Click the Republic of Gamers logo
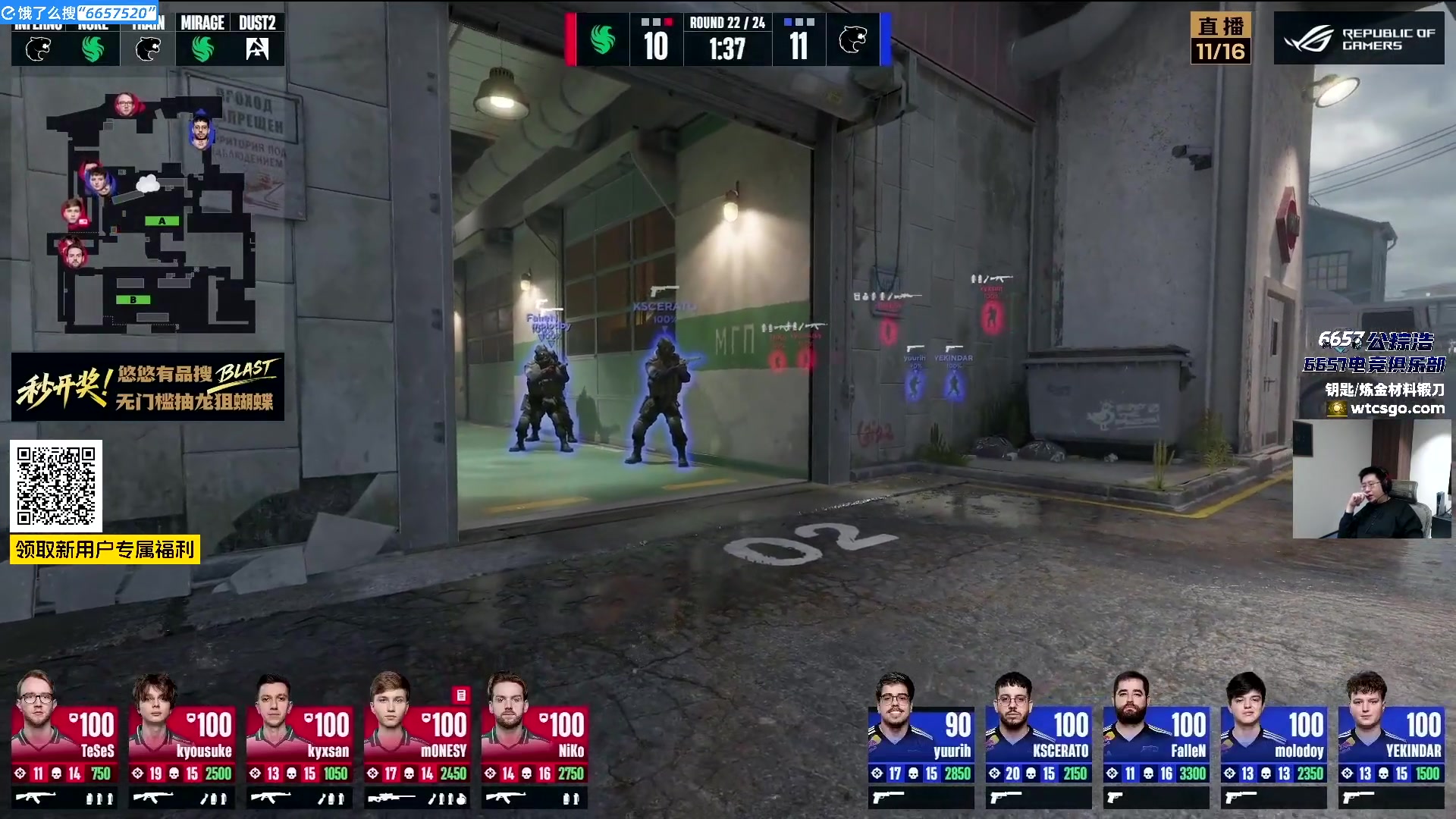This screenshot has height=819, width=1456. (x=1359, y=39)
